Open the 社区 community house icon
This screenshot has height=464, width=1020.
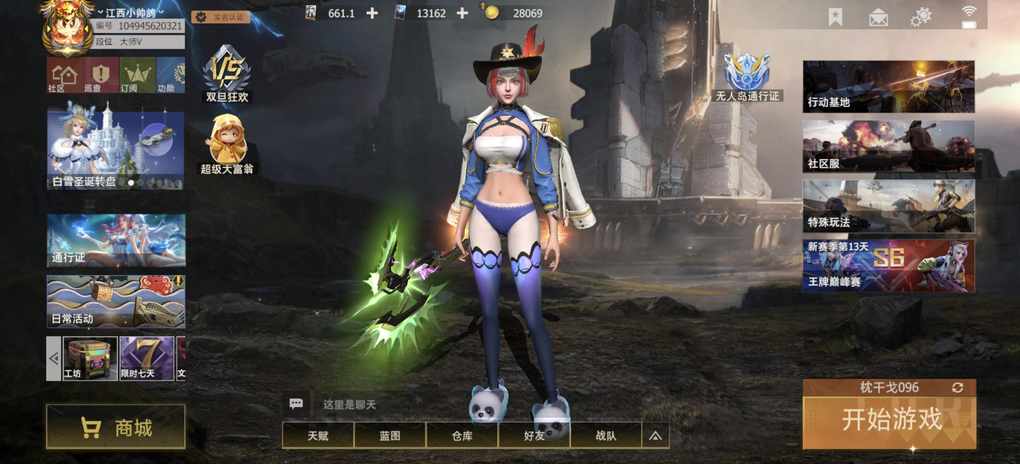click(x=63, y=75)
